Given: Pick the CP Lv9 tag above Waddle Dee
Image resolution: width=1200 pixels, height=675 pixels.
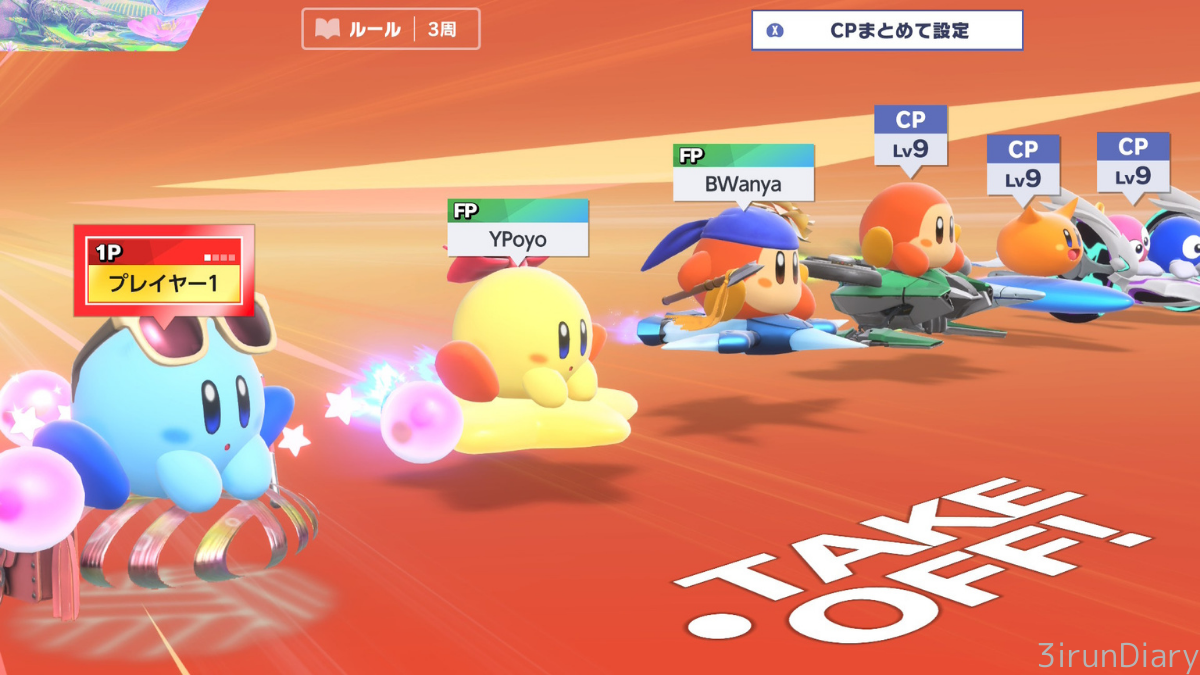Looking at the screenshot, I should (910, 135).
